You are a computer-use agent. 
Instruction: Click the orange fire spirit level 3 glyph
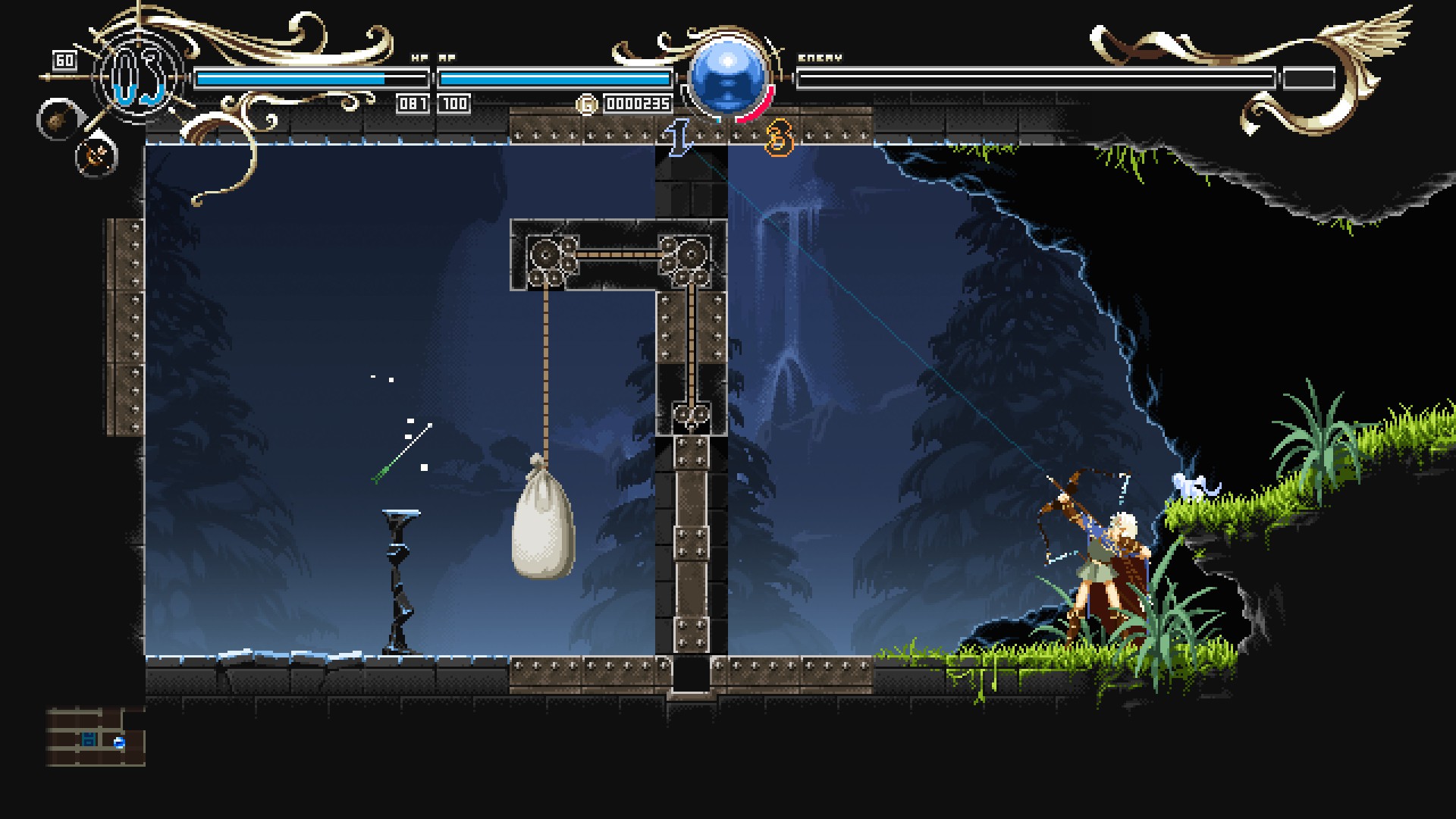tap(779, 140)
